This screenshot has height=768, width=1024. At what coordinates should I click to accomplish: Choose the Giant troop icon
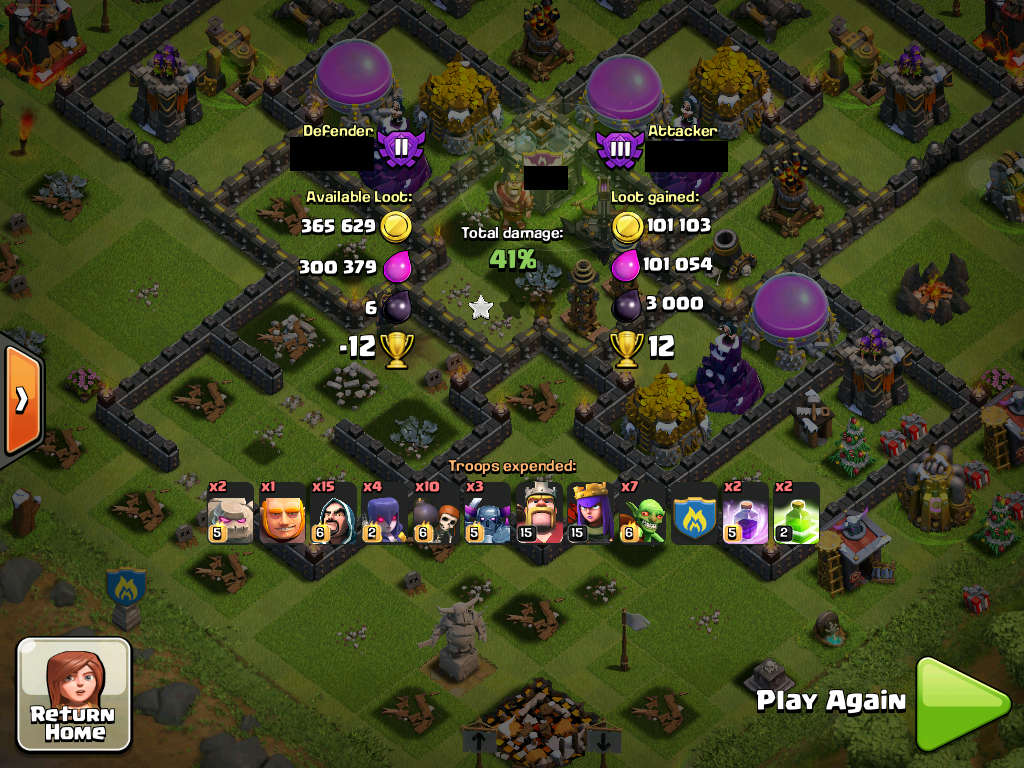282,514
